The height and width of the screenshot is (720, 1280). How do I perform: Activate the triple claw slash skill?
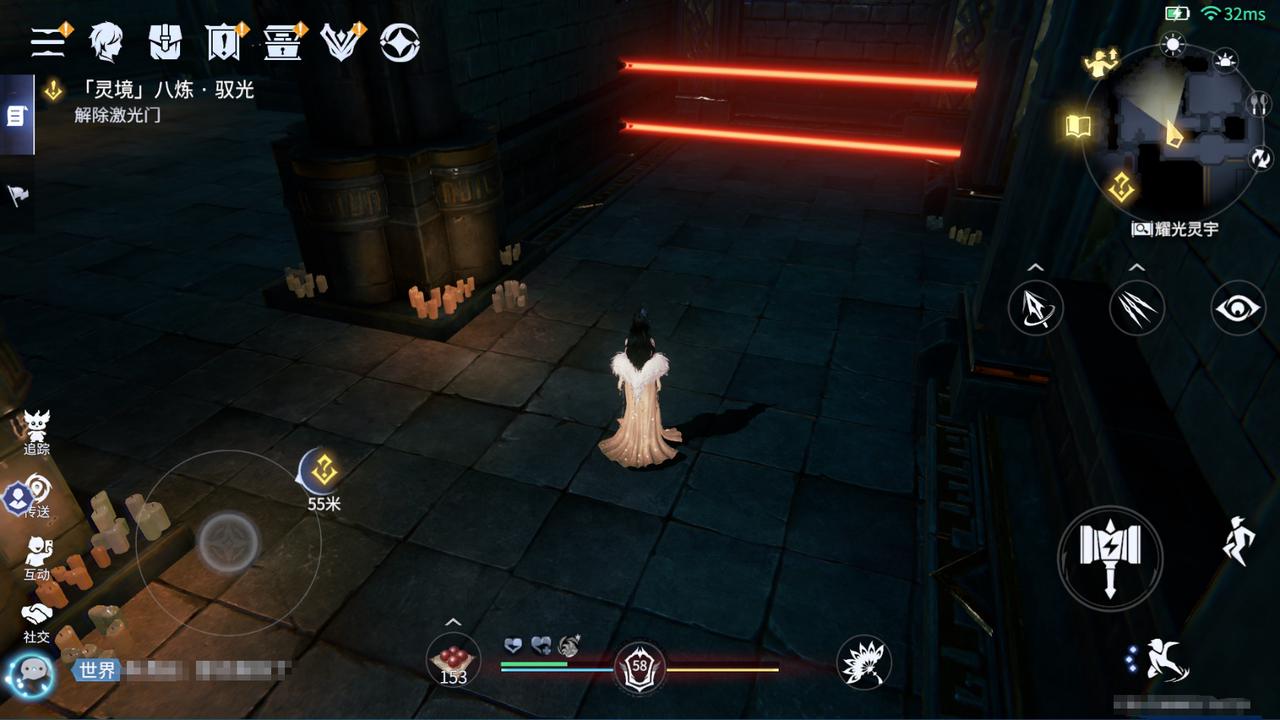click(1137, 307)
